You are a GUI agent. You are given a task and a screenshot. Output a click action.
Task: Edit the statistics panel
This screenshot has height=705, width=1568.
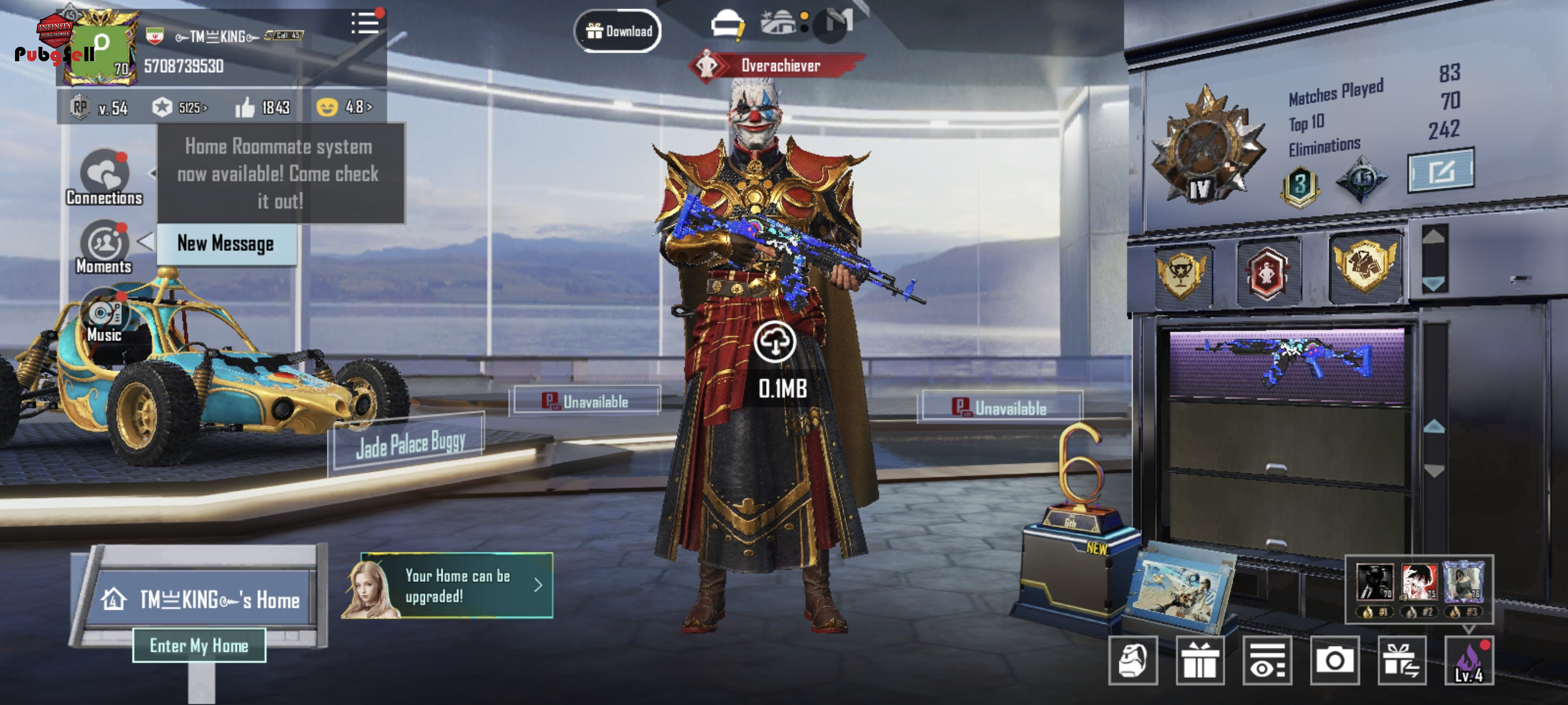(1440, 171)
